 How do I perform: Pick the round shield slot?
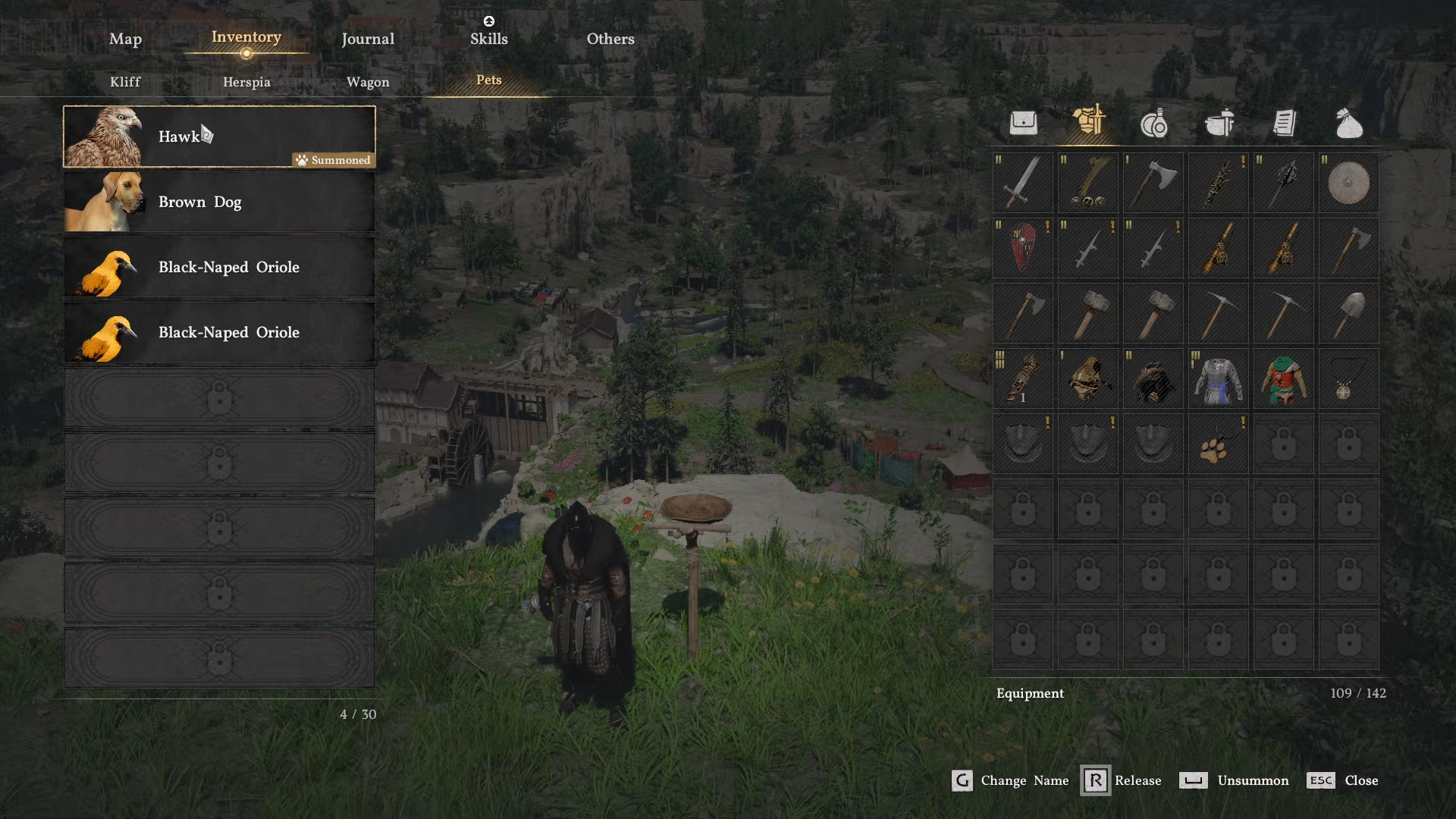pyautogui.click(x=1348, y=183)
